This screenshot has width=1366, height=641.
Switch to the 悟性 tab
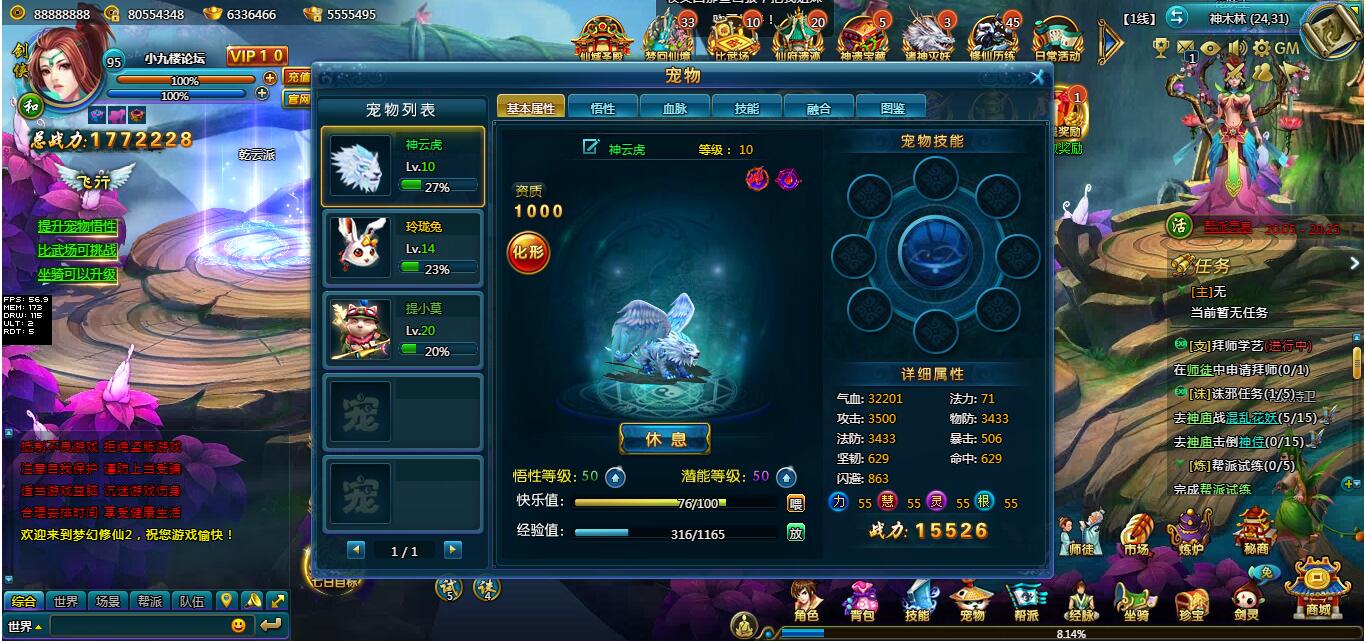(603, 108)
